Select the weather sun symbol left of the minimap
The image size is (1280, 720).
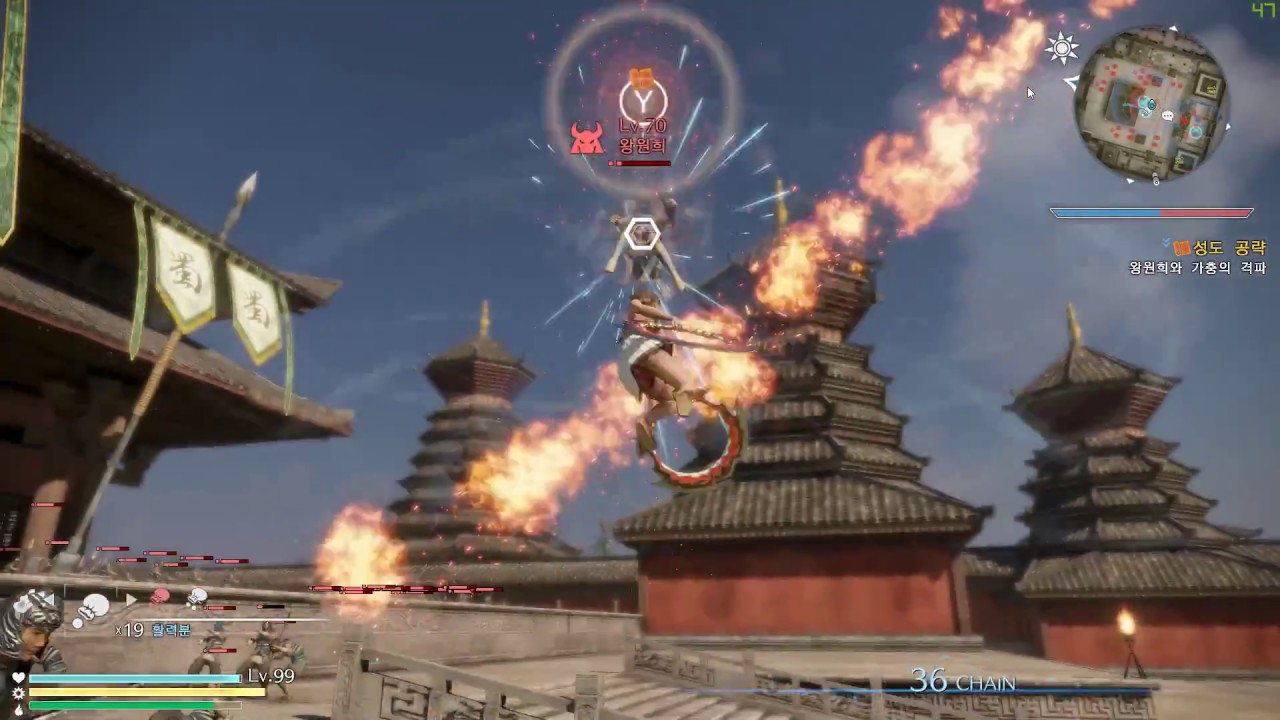click(x=1060, y=48)
